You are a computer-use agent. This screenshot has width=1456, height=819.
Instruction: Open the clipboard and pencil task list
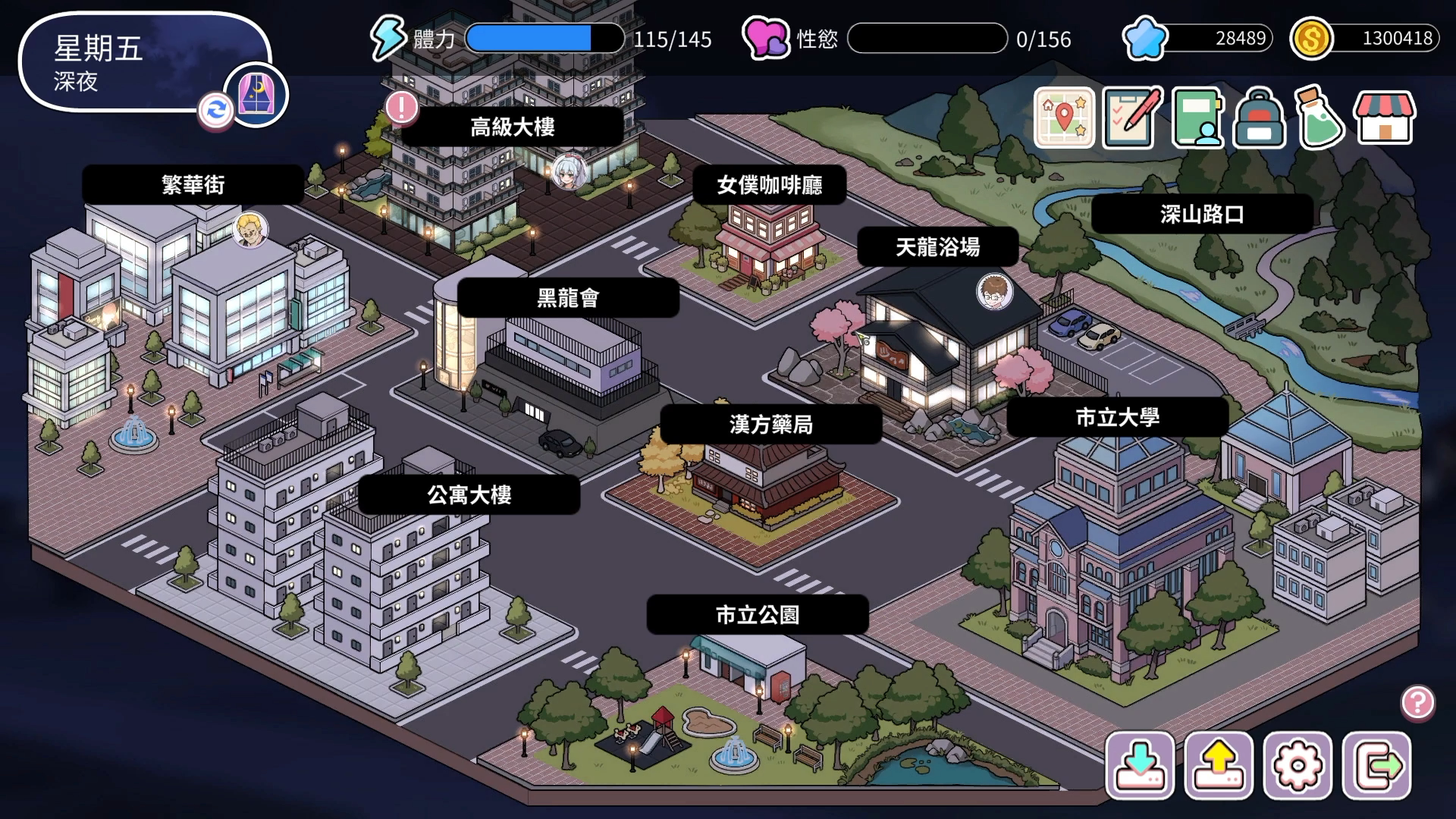point(1132,118)
